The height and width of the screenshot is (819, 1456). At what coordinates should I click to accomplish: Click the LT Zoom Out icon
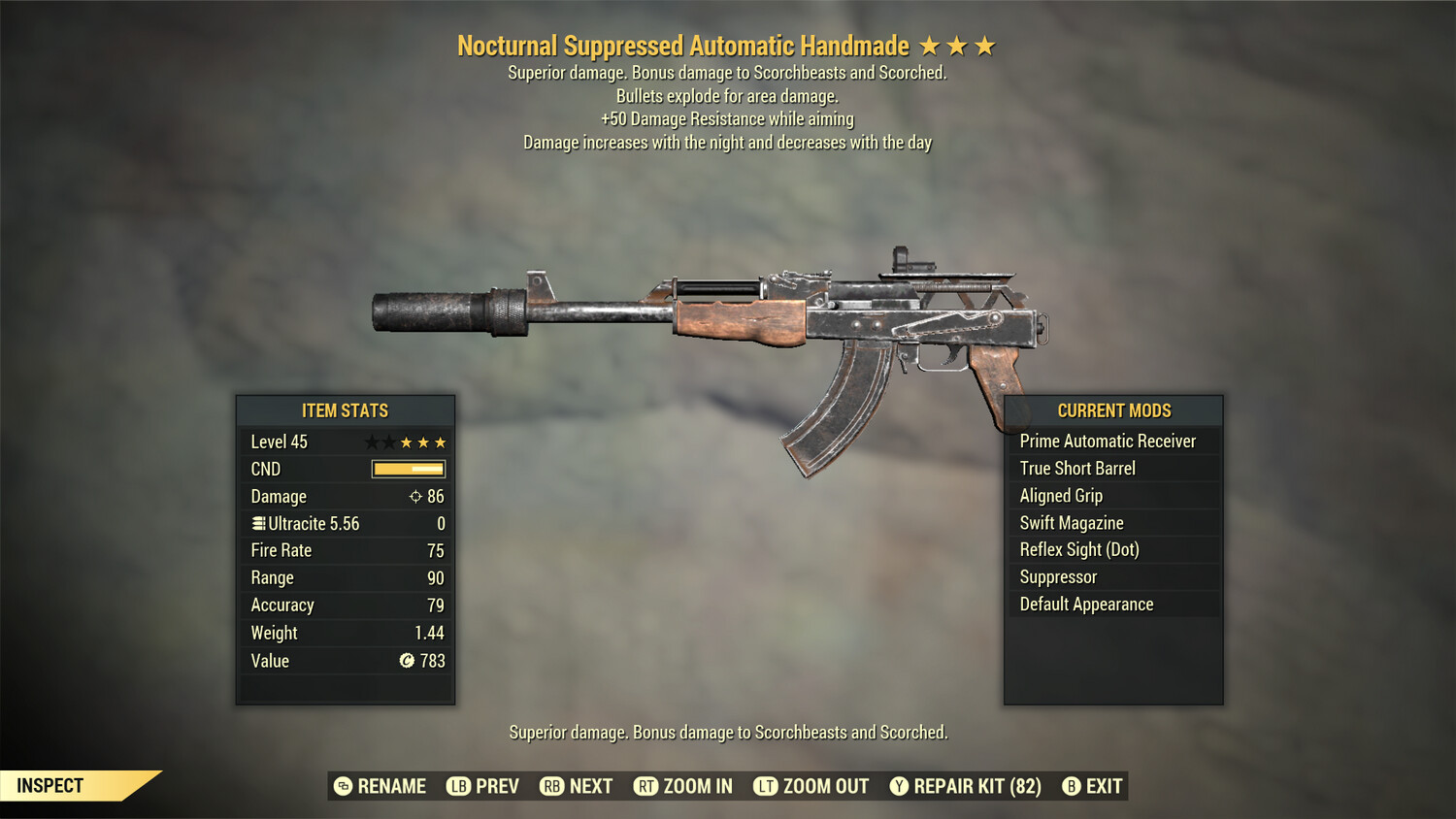click(764, 786)
